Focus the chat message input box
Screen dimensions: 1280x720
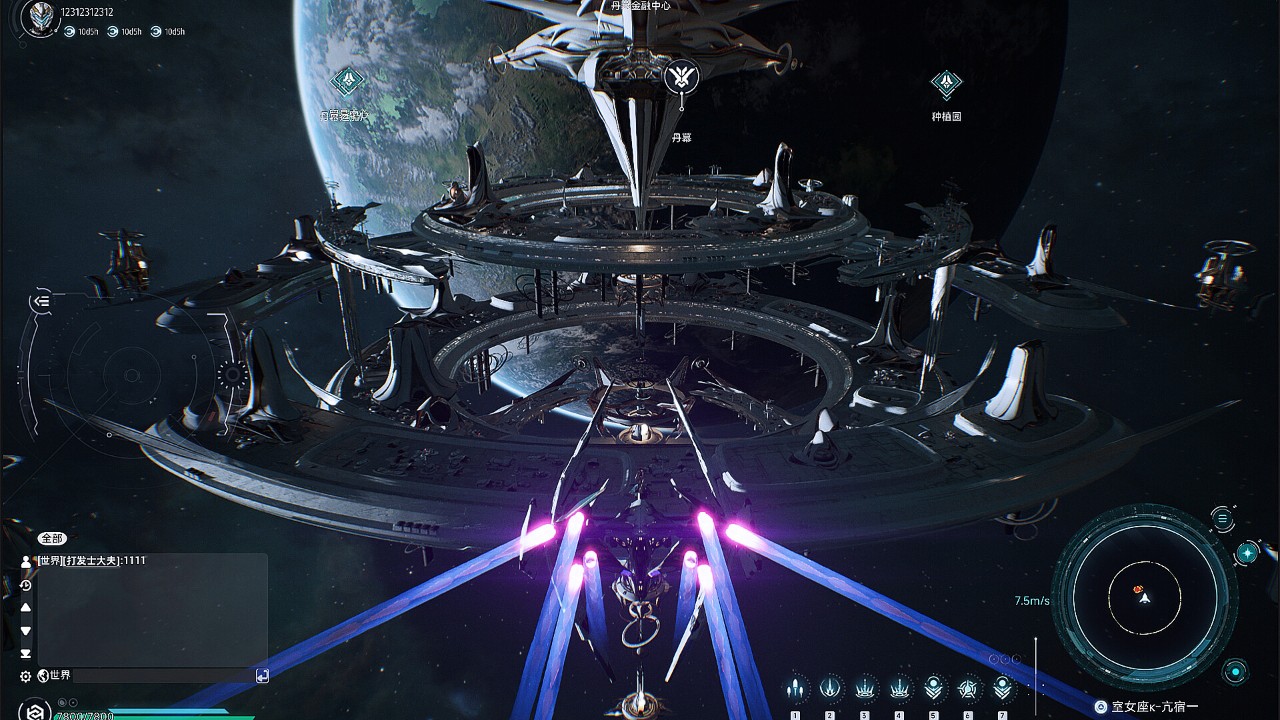(x=160, y=676)
